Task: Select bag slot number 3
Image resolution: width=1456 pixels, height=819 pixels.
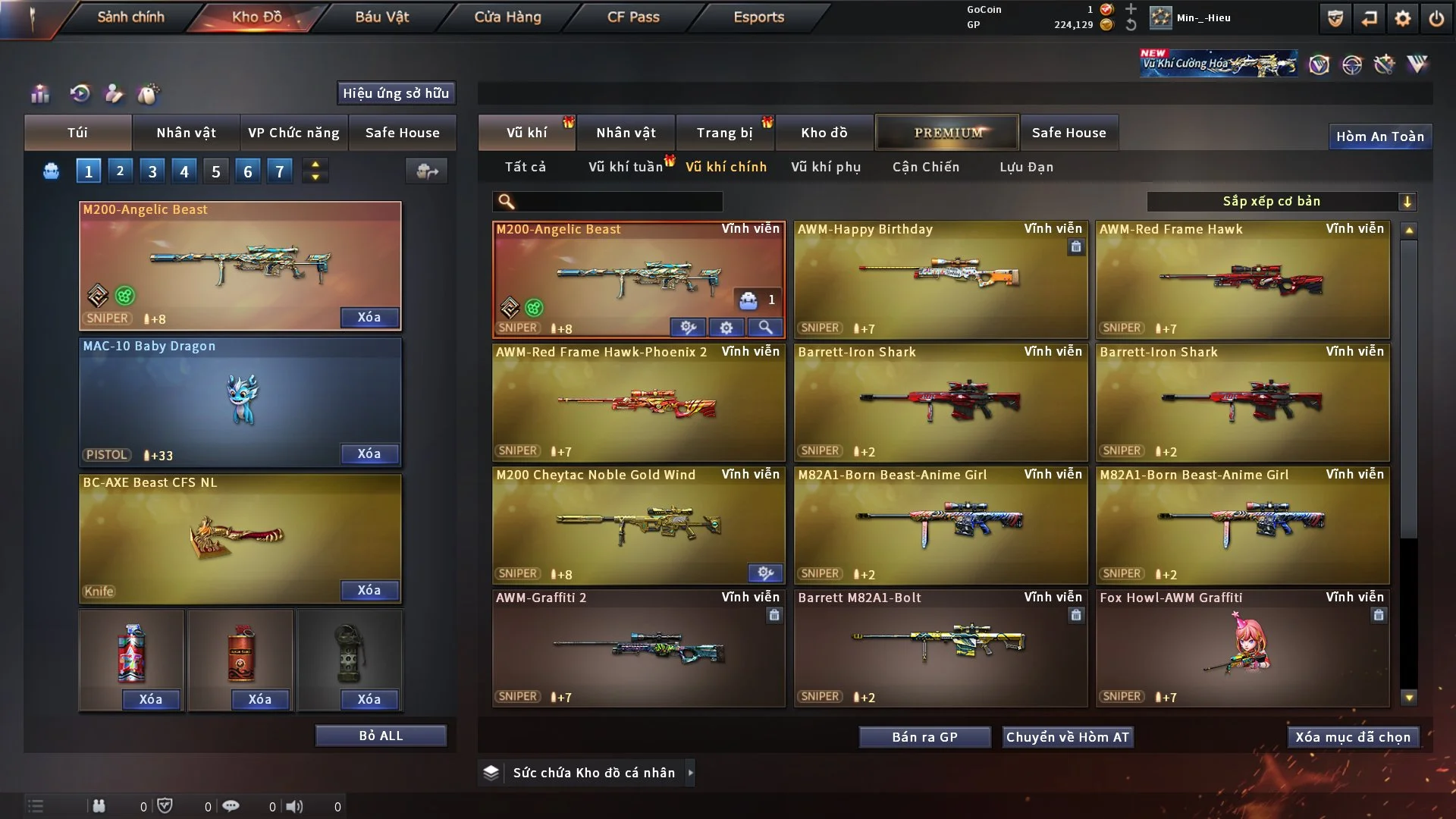Action: click(152, 171)
